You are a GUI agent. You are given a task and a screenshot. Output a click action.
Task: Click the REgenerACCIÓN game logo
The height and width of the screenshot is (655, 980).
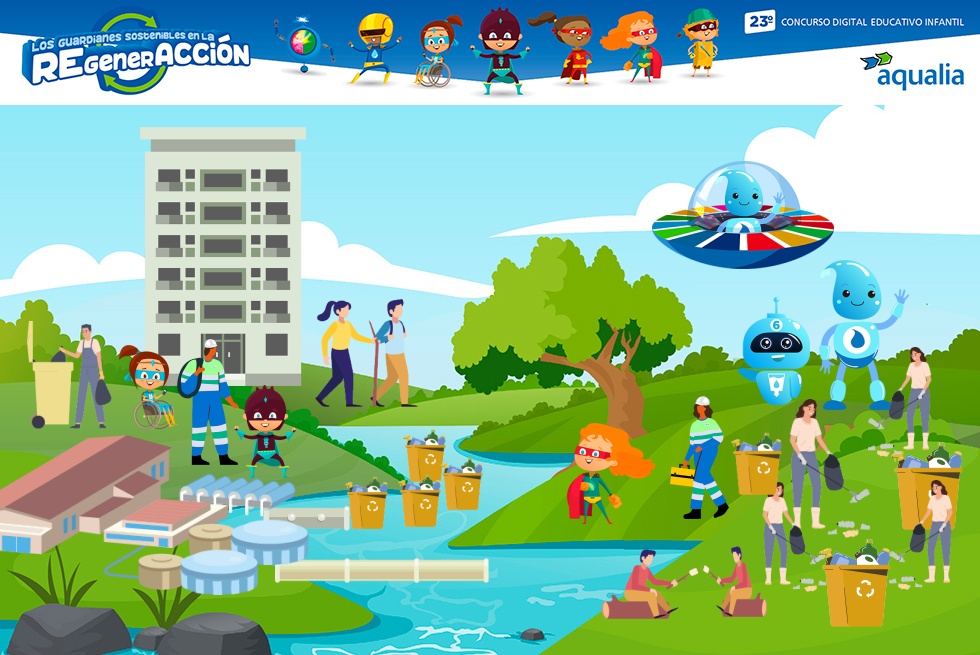(136, 55)
